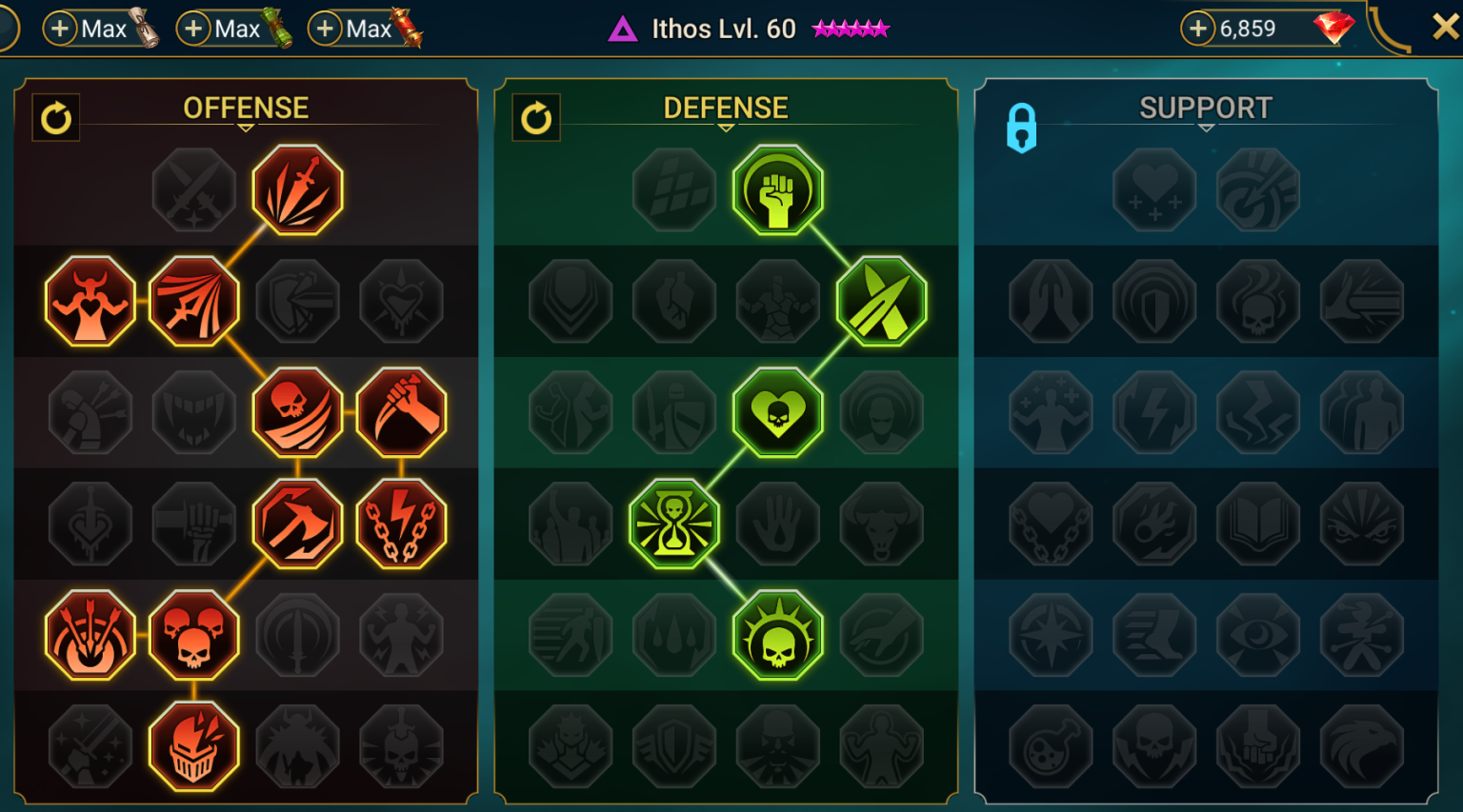
Task: Open the Offense tree header
Action: [x=246, y=108]
